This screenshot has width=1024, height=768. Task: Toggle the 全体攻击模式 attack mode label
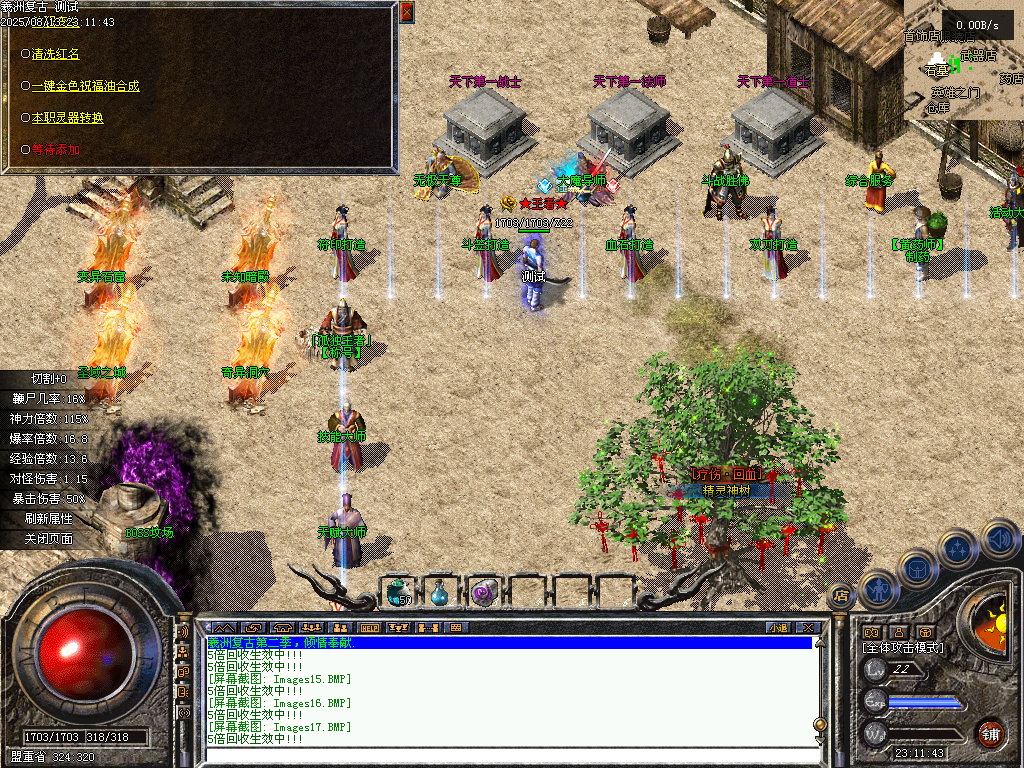[x=902, y=648]
